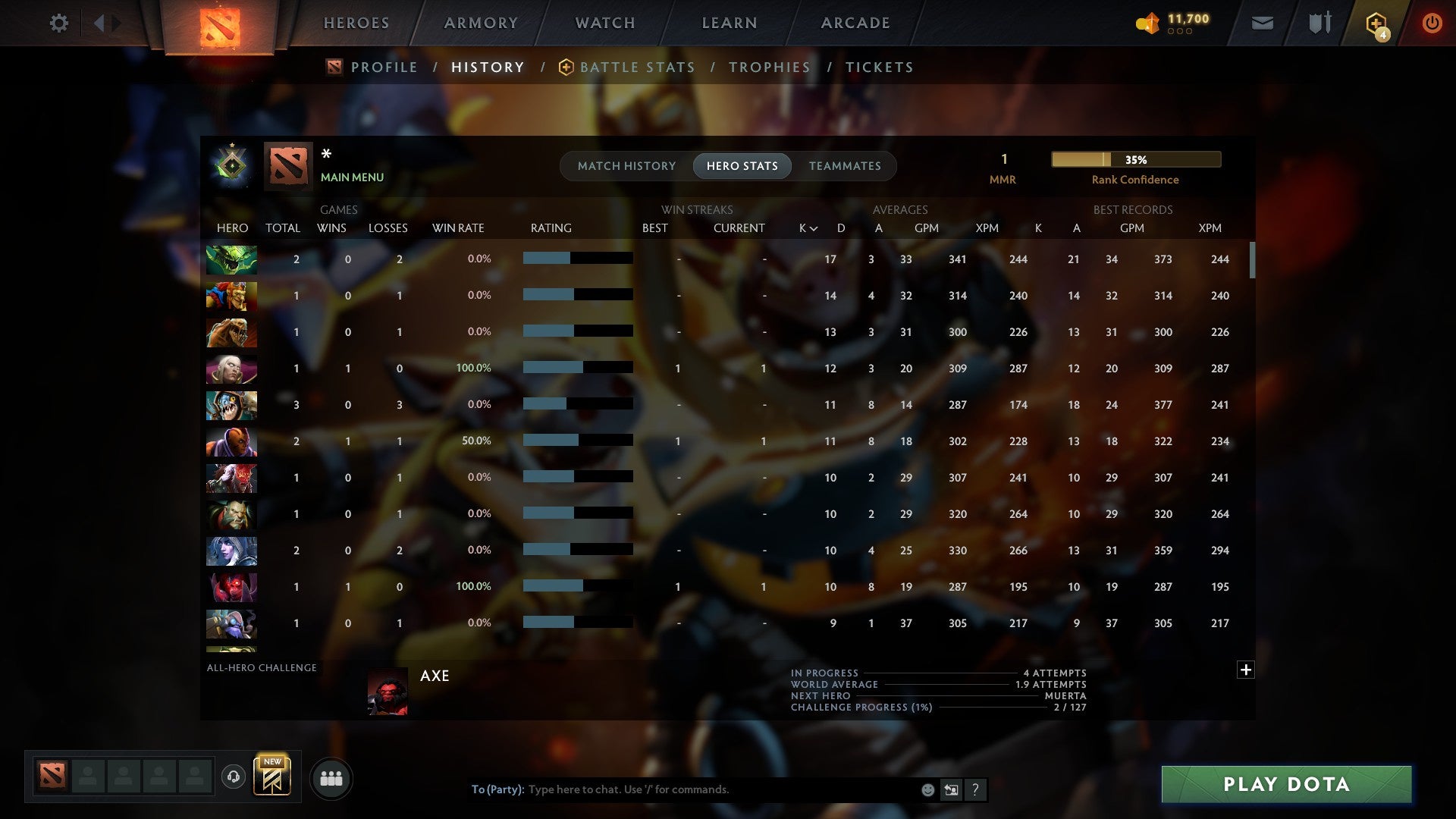This screenshot has height=819, width=1456.
Task: Open the K column sort dropdown
Action: 806,227
